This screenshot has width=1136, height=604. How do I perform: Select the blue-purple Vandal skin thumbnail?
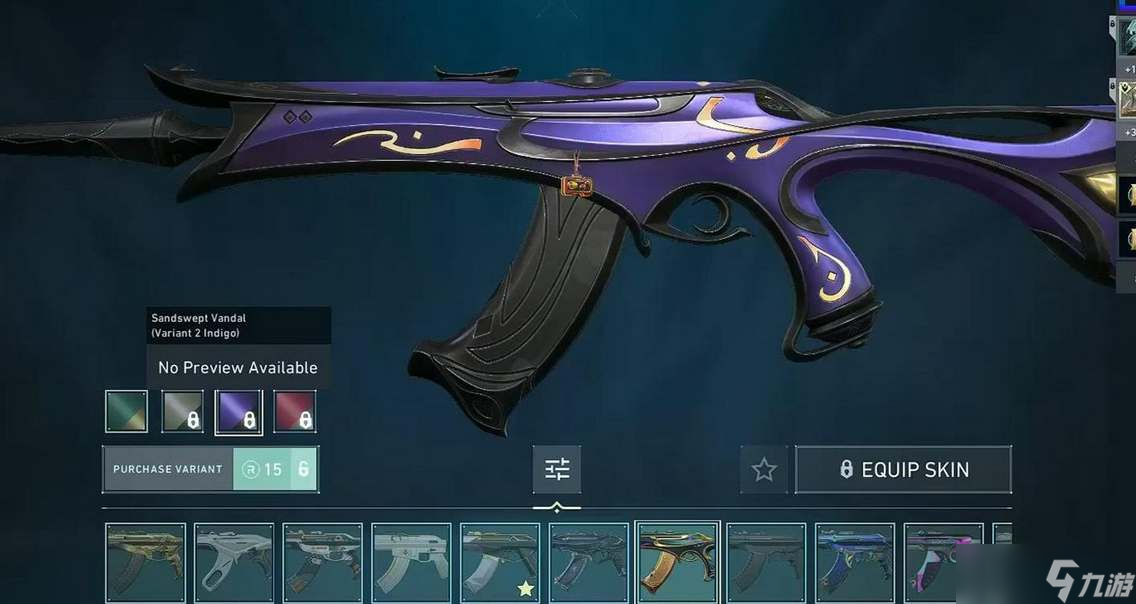855,562
